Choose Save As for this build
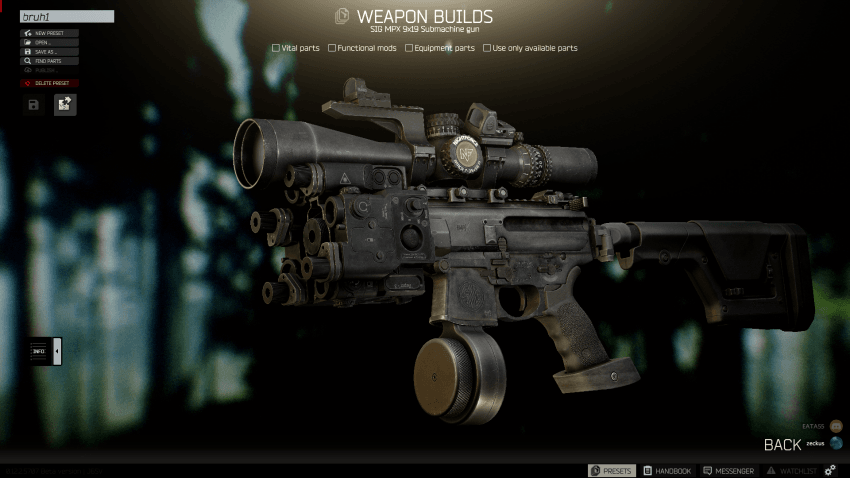This screenshot has height=478, width=850. 50,52
